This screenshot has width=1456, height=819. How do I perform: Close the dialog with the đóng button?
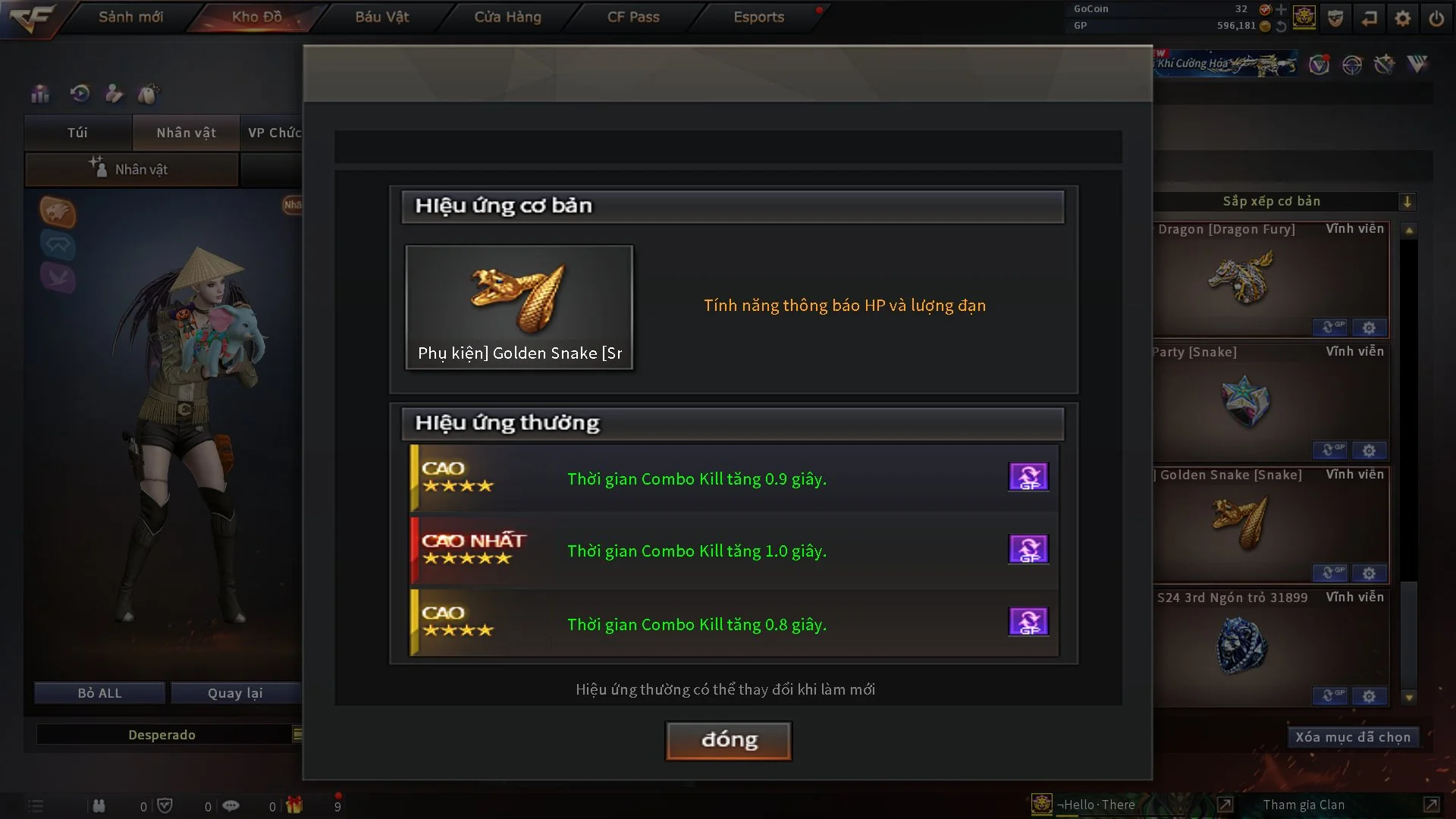(x=729, y=740)
